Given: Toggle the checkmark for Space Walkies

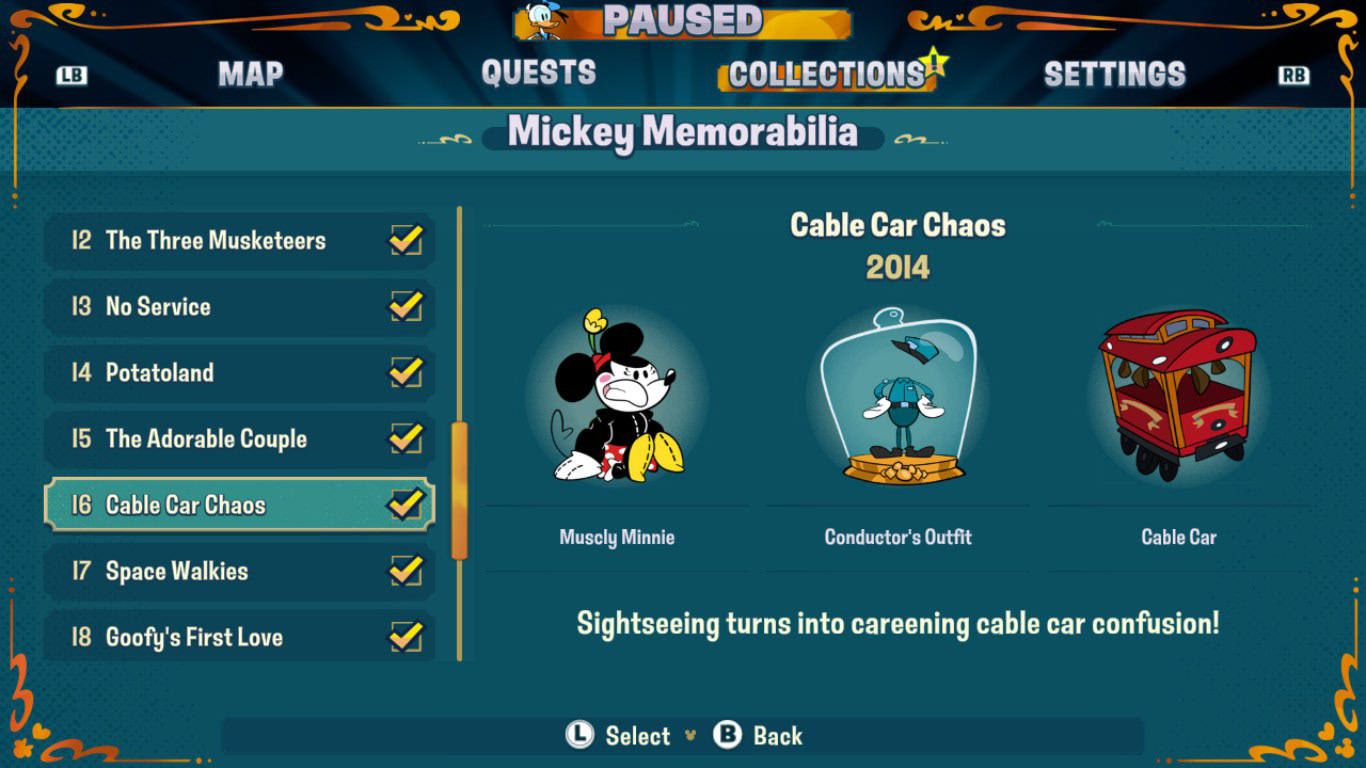Looking at the screenshot, I should [410, 570].
